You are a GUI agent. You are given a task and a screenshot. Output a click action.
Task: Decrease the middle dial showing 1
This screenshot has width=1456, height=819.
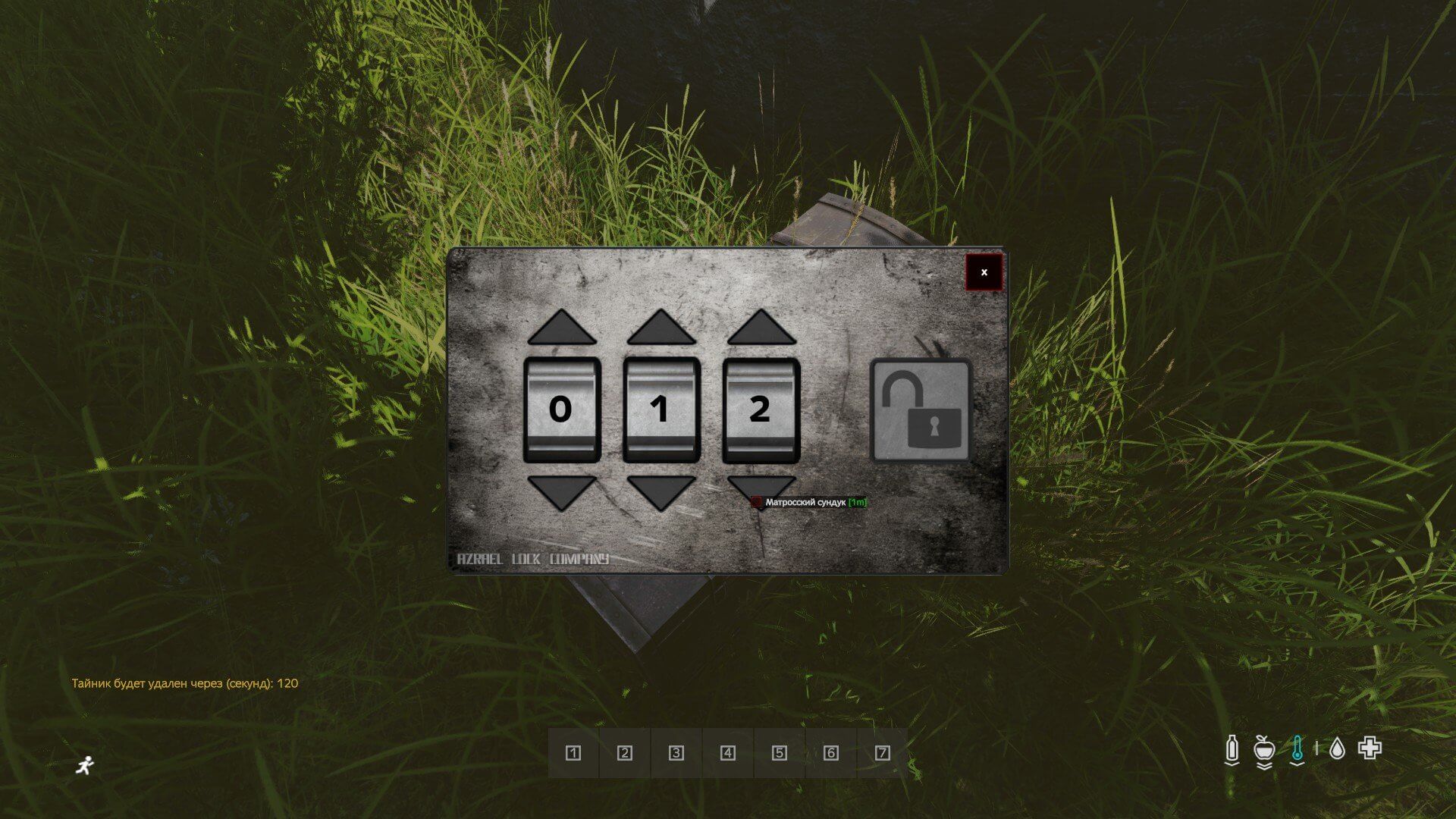point(661,491)
